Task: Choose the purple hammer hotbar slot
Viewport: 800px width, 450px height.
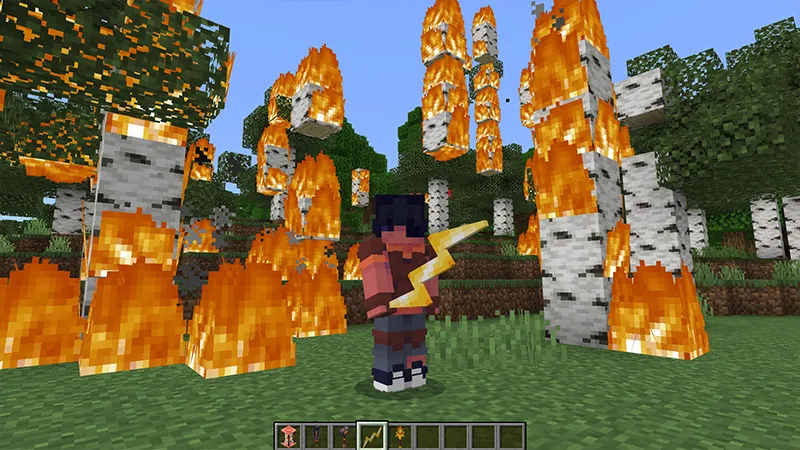Action: click(344, 435)
